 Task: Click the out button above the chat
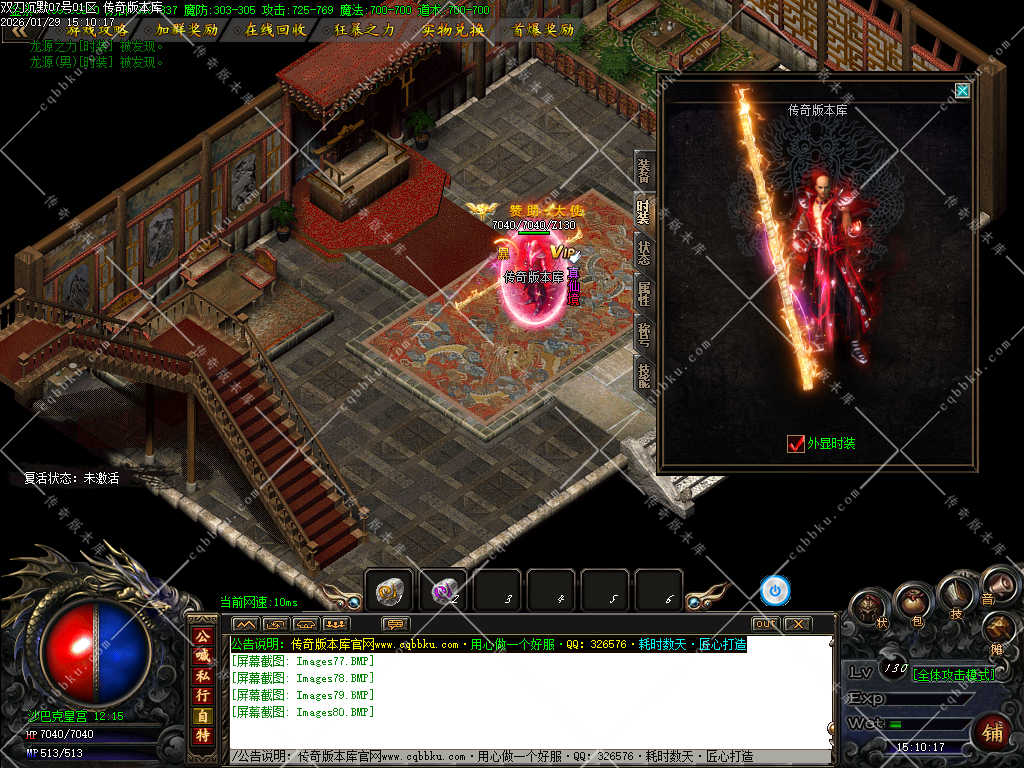point(765,624)
